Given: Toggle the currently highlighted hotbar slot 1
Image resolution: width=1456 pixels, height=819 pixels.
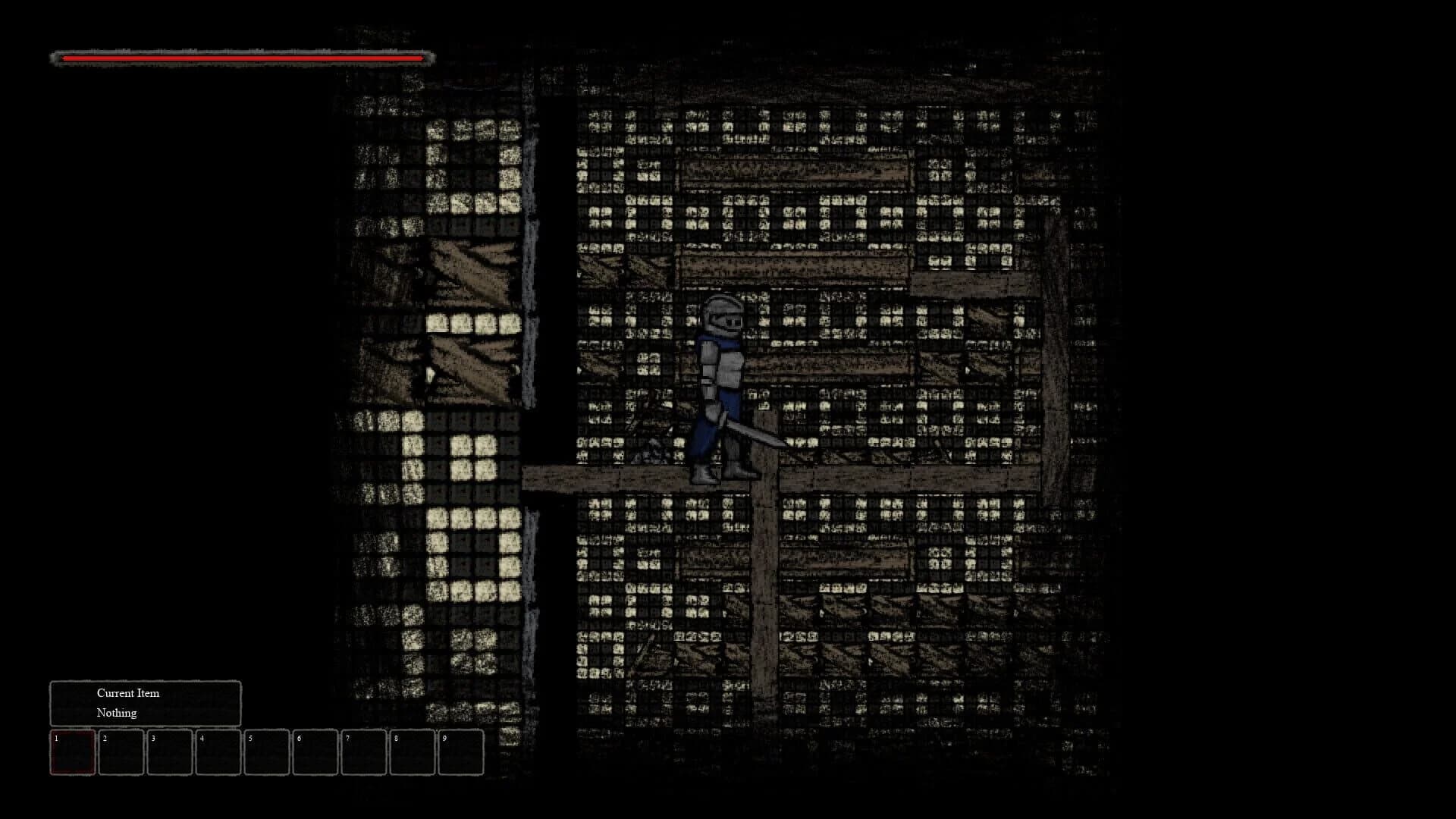Looking at the screenshot, I should click(x=72, y=752).
